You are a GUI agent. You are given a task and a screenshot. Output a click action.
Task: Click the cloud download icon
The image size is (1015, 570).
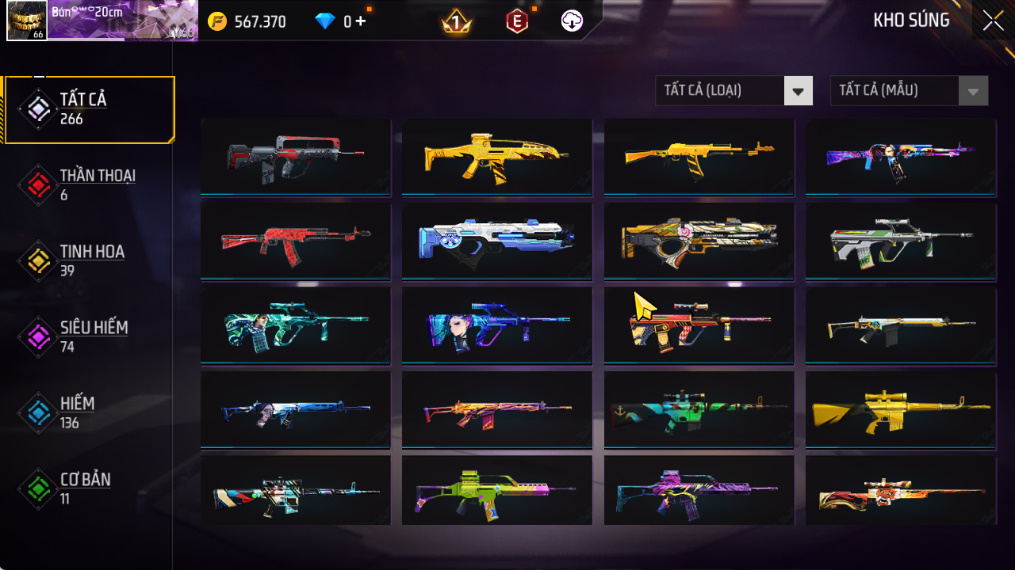coord(572,21)
